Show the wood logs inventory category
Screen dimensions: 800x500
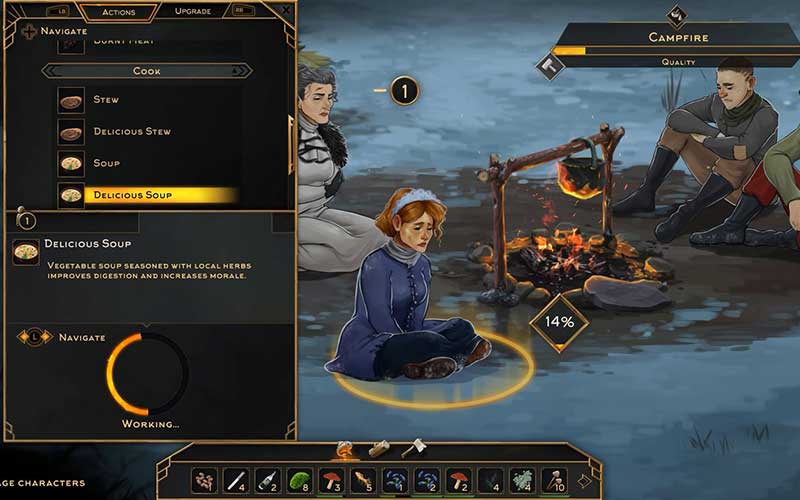point(378,449)
